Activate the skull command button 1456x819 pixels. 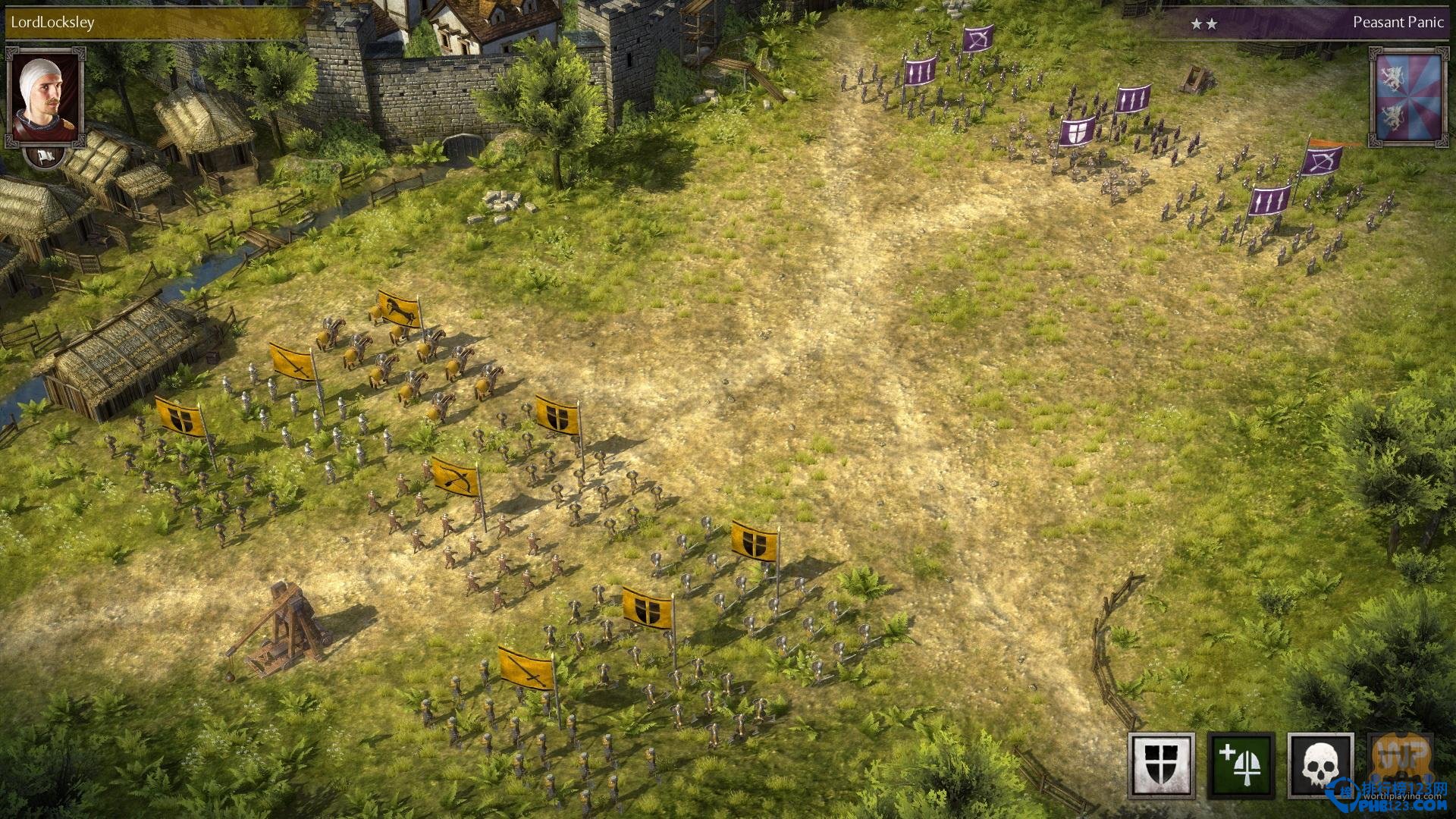(x=1320, y=766)
